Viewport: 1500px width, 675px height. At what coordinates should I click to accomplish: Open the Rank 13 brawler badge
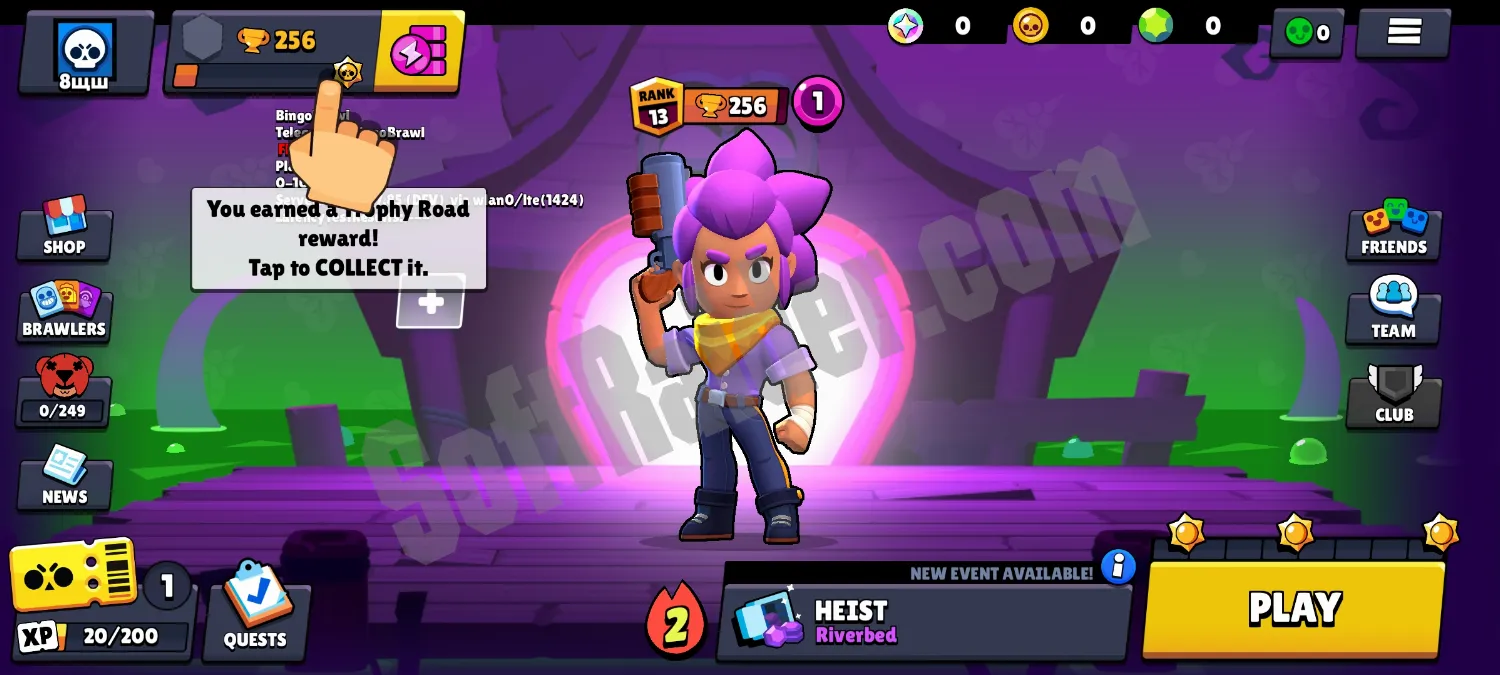[656, 107]
